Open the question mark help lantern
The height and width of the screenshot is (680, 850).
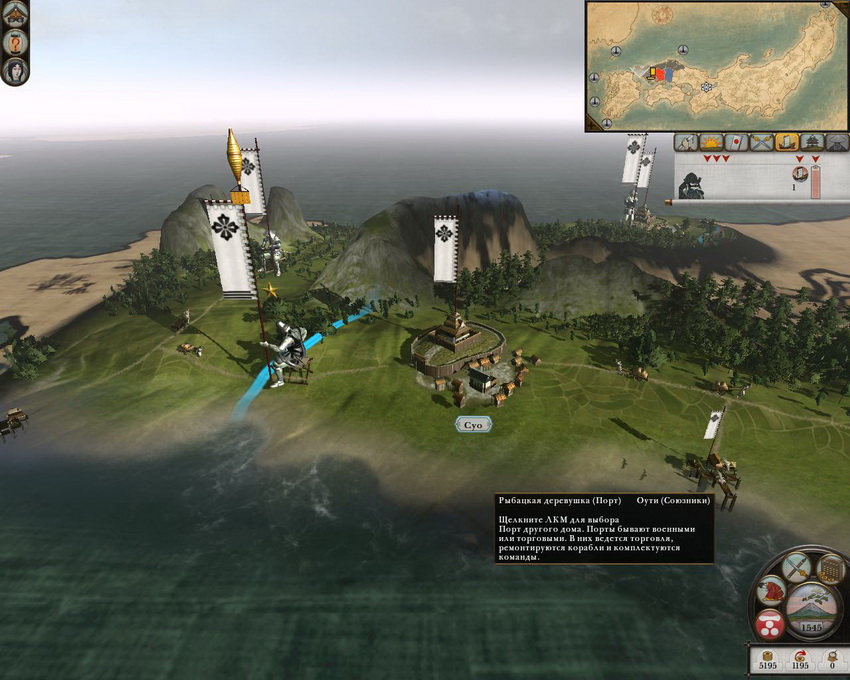pyautogui.click(x=15, y=42)
